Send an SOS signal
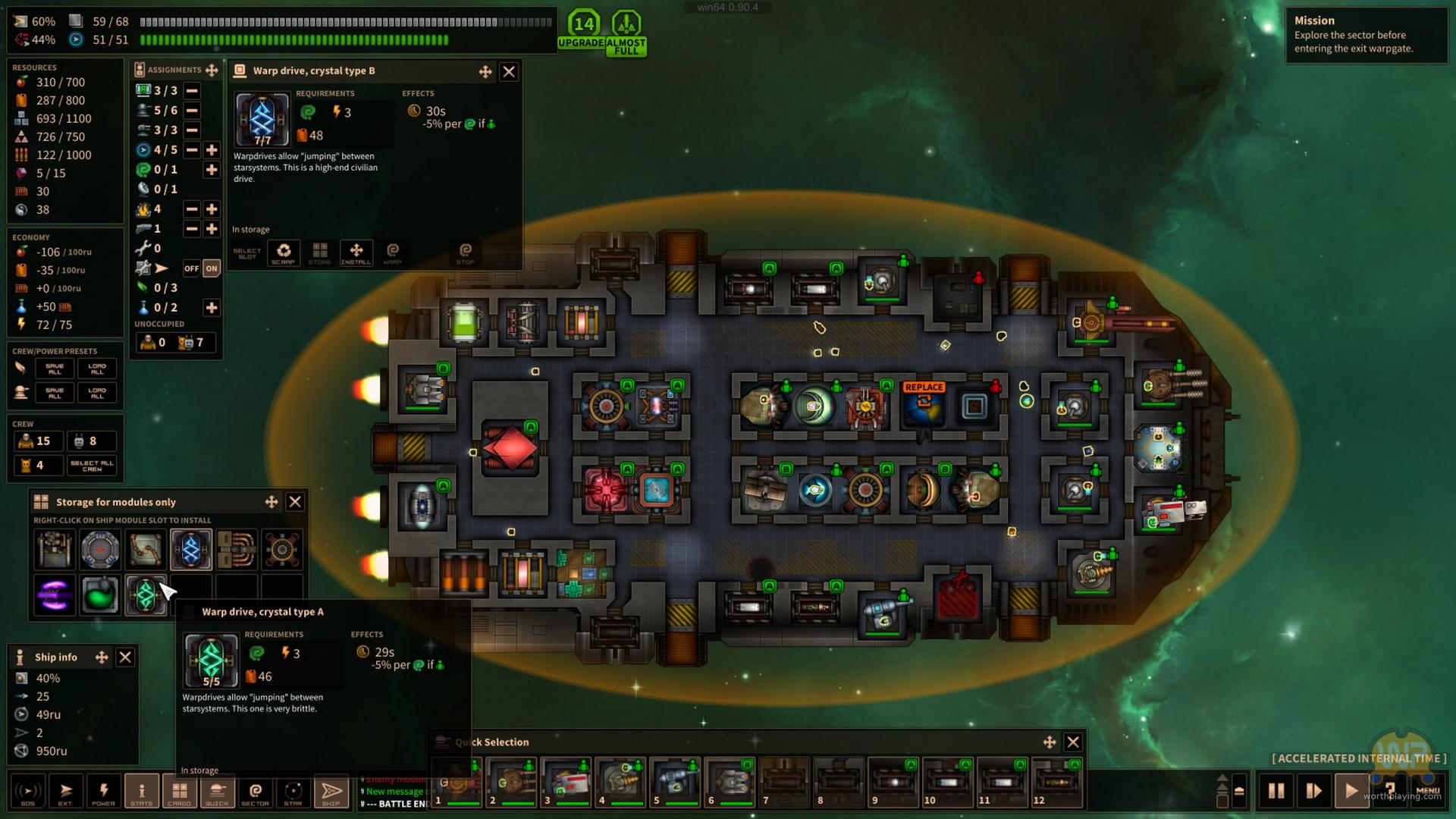 pos(27,792)
